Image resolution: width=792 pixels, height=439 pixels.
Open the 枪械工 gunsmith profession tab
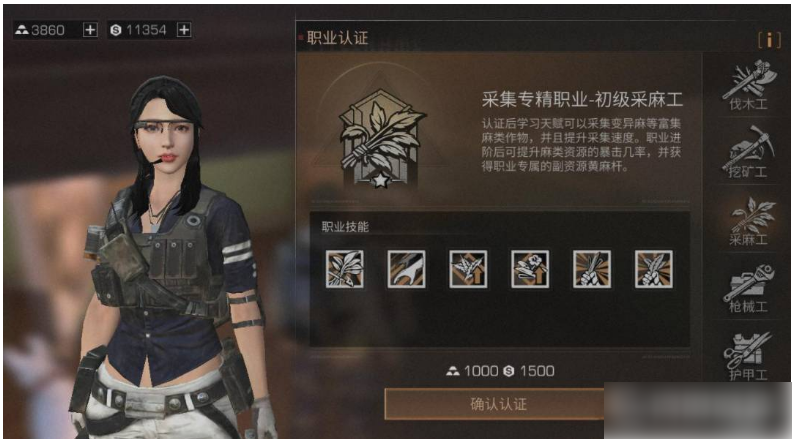pos(746,288)
